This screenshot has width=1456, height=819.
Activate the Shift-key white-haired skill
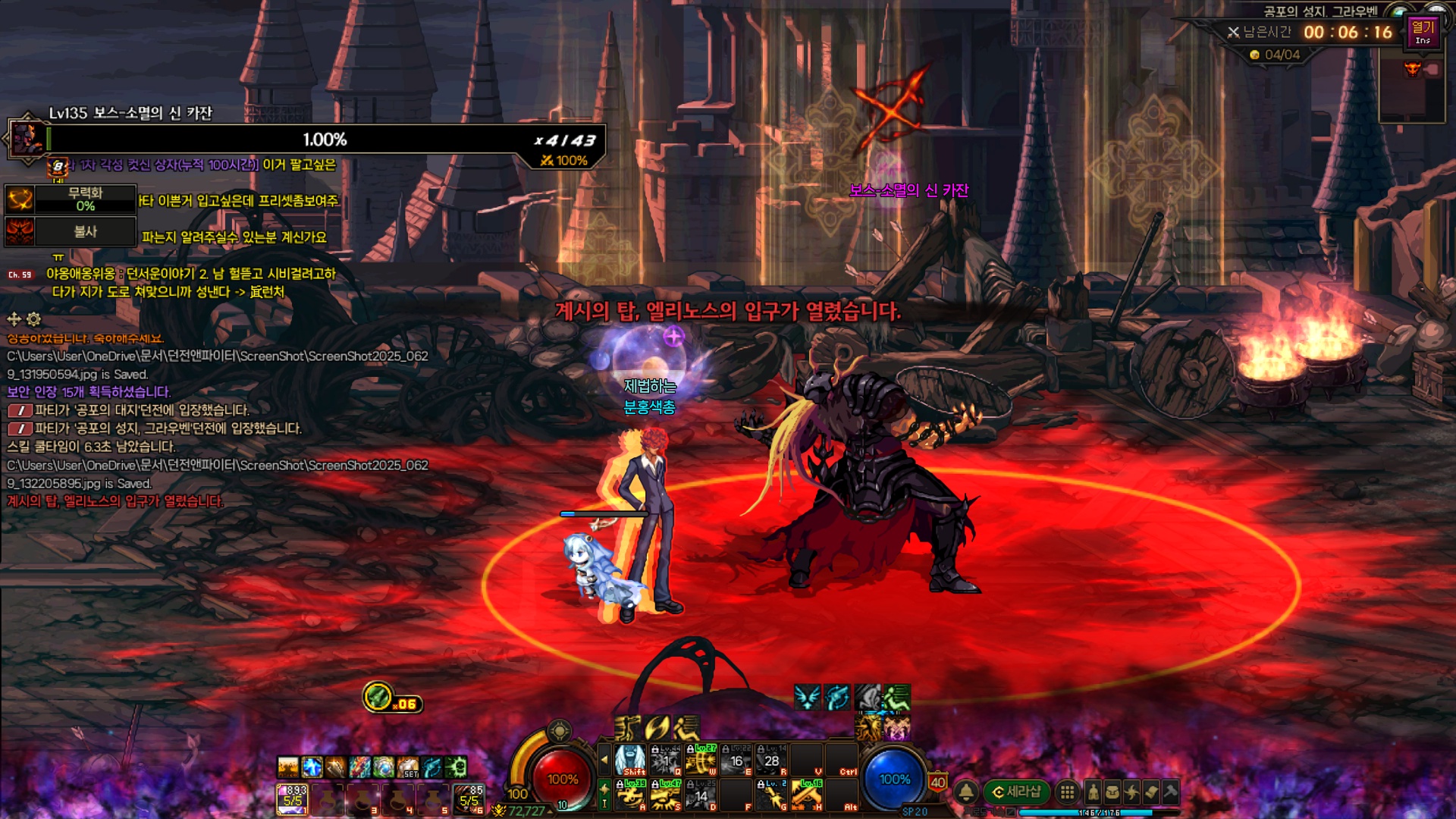pos(629,760)
